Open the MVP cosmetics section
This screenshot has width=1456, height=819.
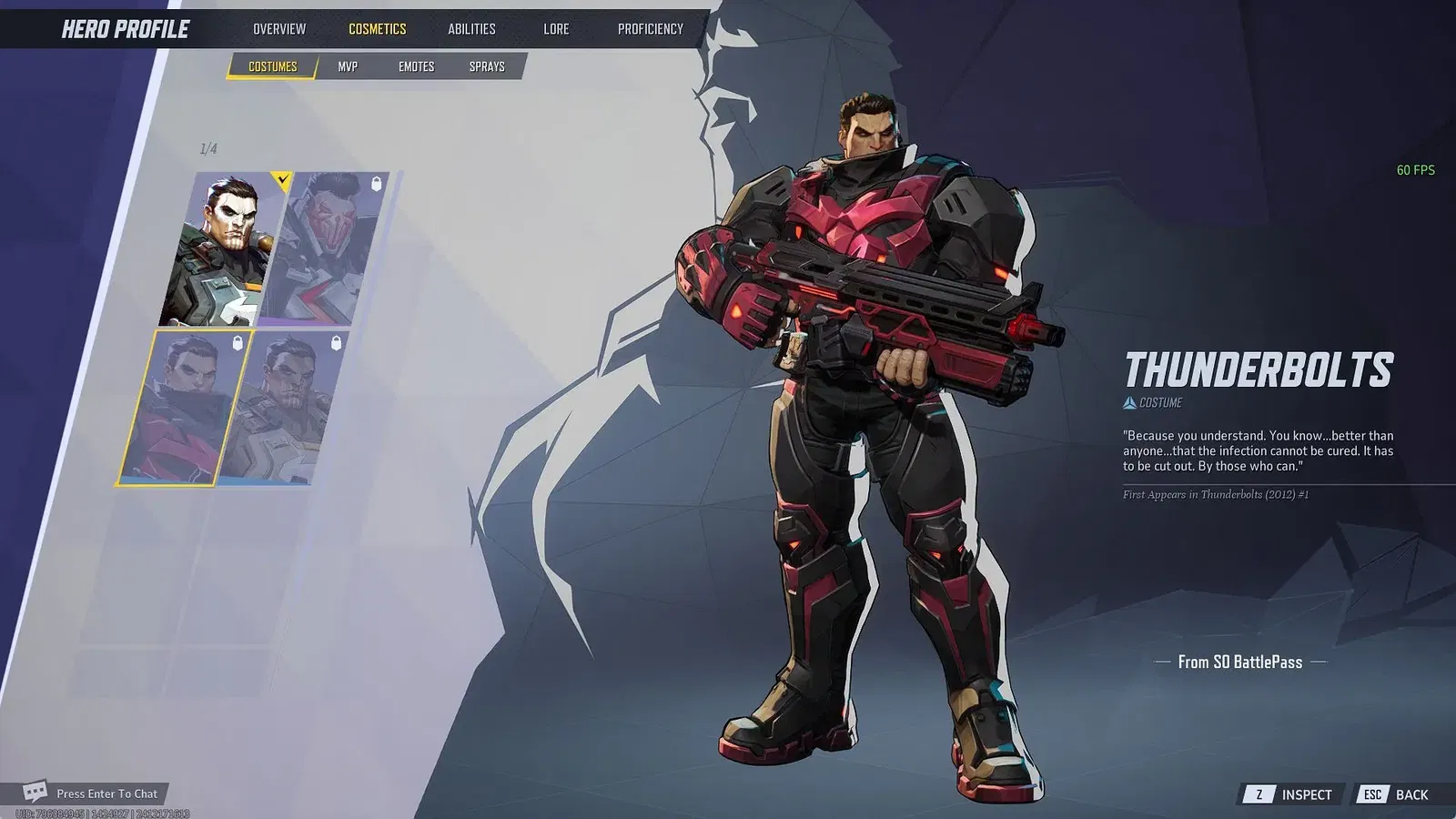(x=349, y=66)
